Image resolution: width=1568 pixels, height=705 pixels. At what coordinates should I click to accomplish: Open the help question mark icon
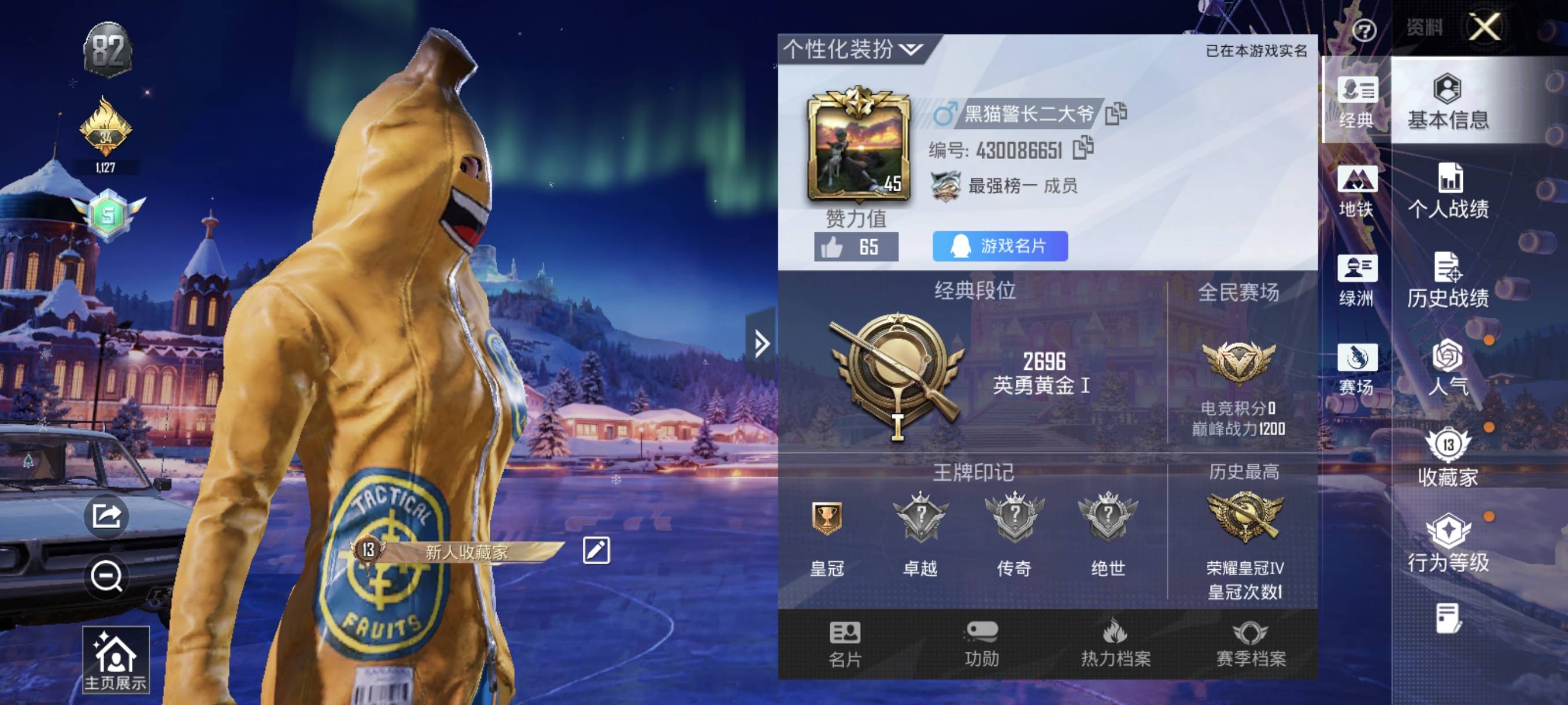point(1363,30)
